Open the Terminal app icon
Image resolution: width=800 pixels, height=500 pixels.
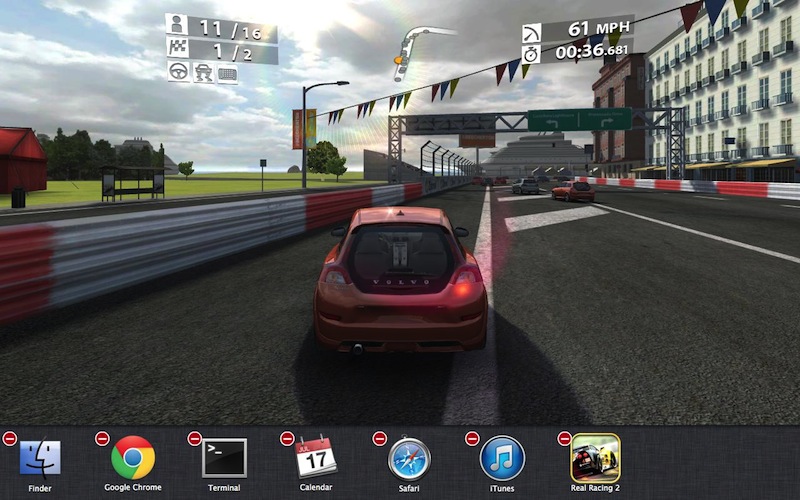click(x=224, y=458)
